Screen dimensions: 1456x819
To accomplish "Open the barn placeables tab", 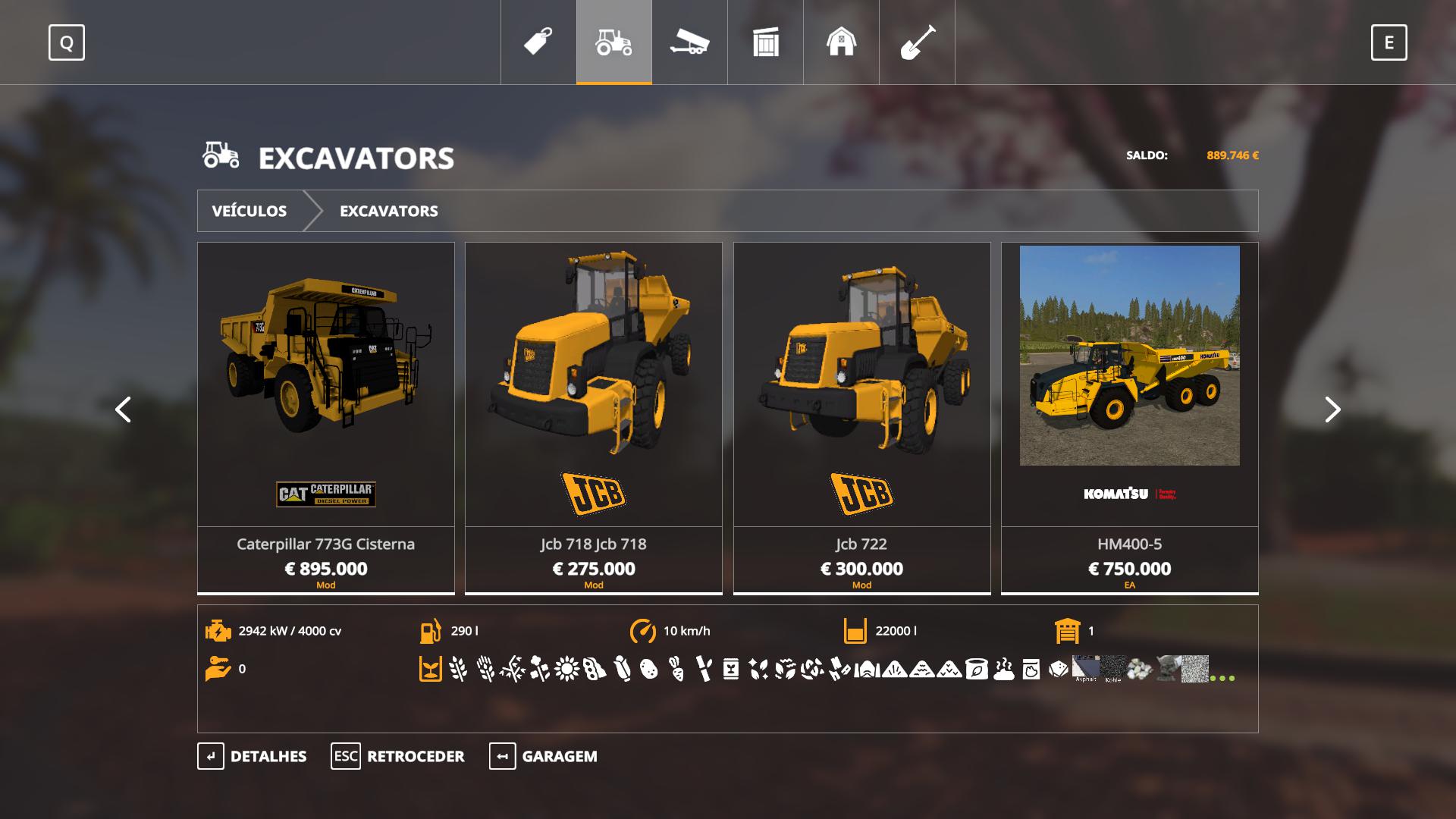I will (x=841, y=42).
